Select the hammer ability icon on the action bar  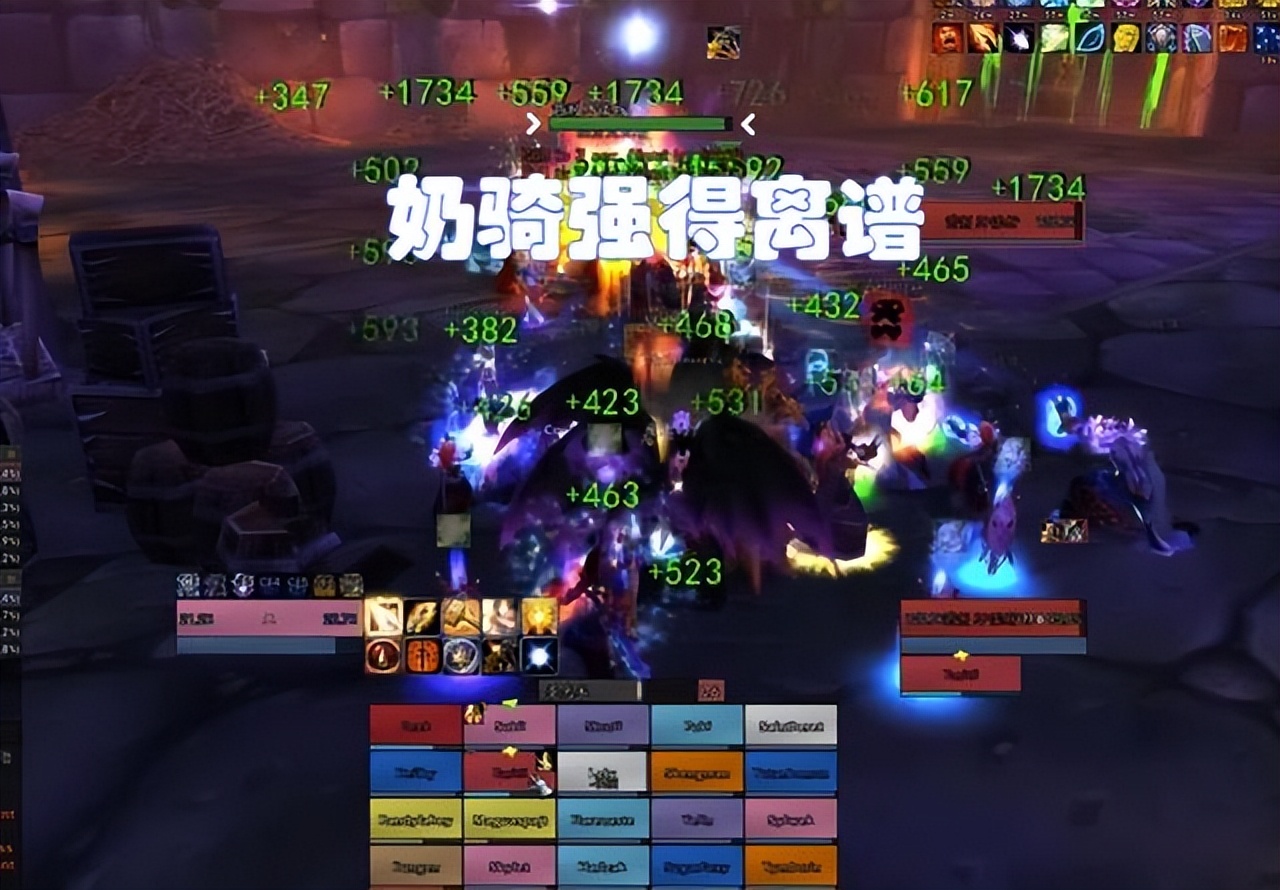pyautogui.click(x=460, y=616)
